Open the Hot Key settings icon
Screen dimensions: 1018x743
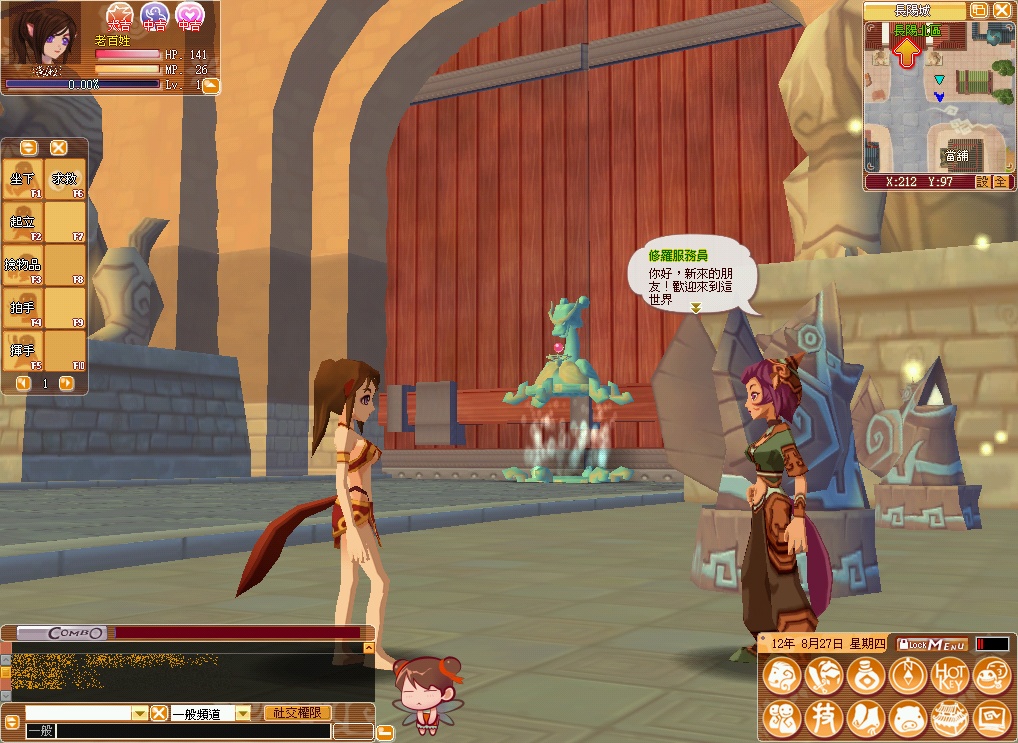[x=949, y=677]
